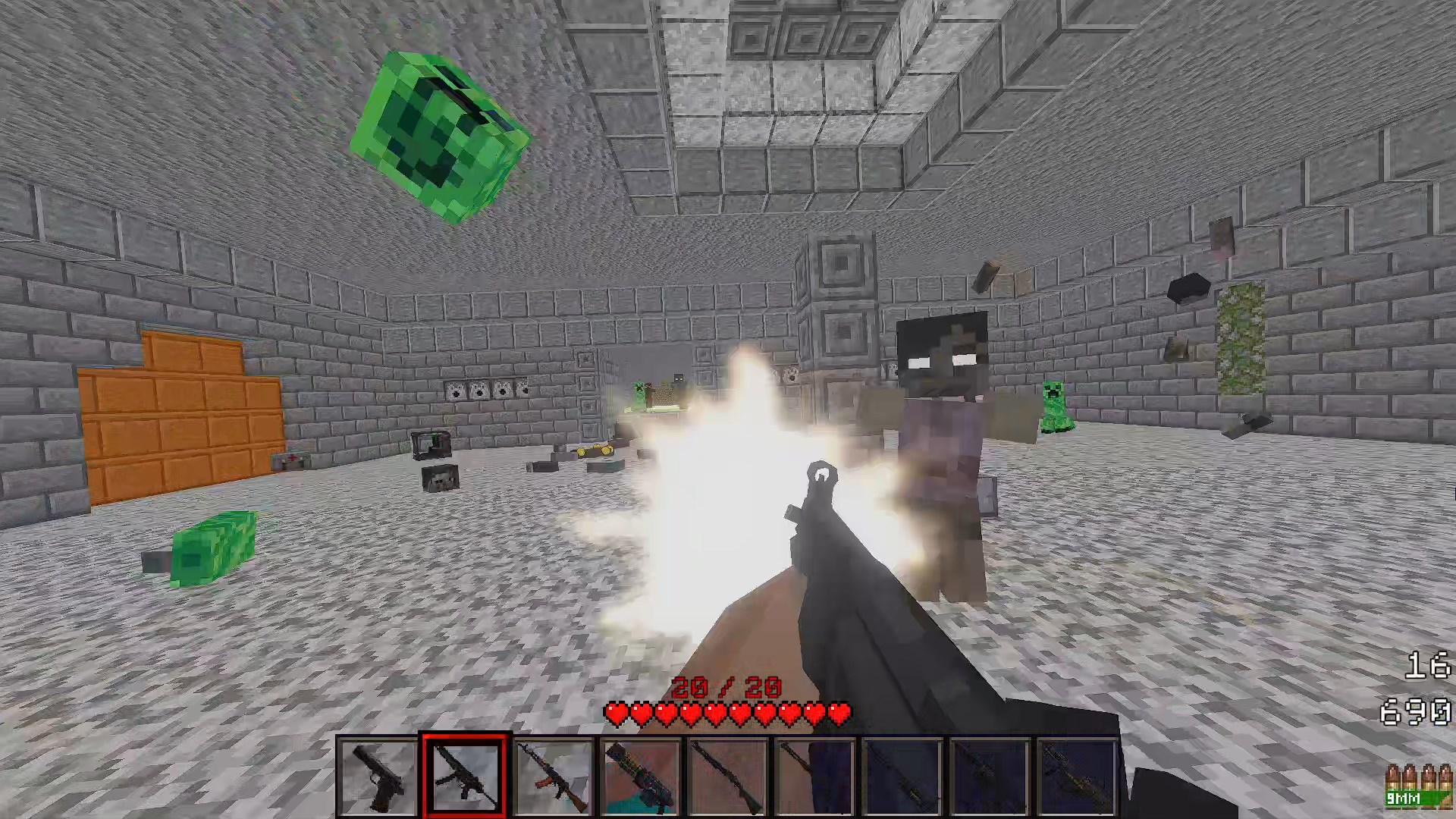Select the sniper rifle in slot eight

tap(988, 776)
